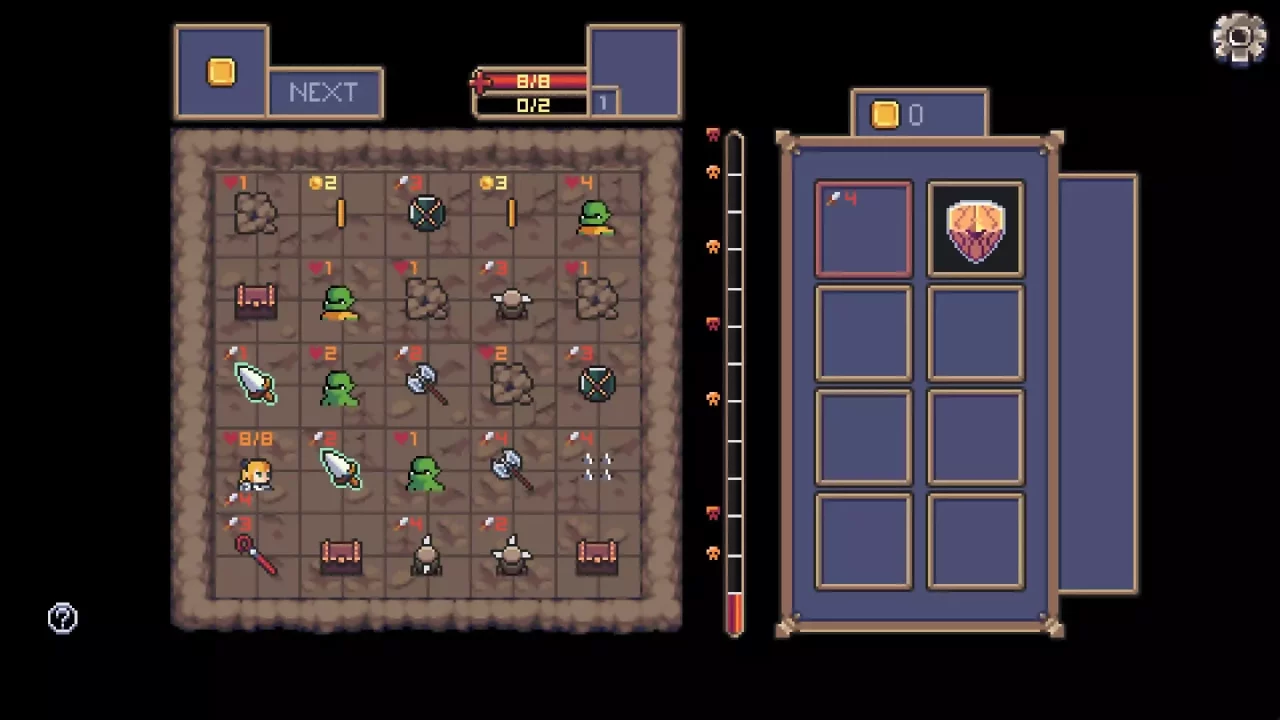Image resolution: width=1280 pixels, height=720 pixels.
Task: Open the help question mark icon
Action: click(62, 617)
